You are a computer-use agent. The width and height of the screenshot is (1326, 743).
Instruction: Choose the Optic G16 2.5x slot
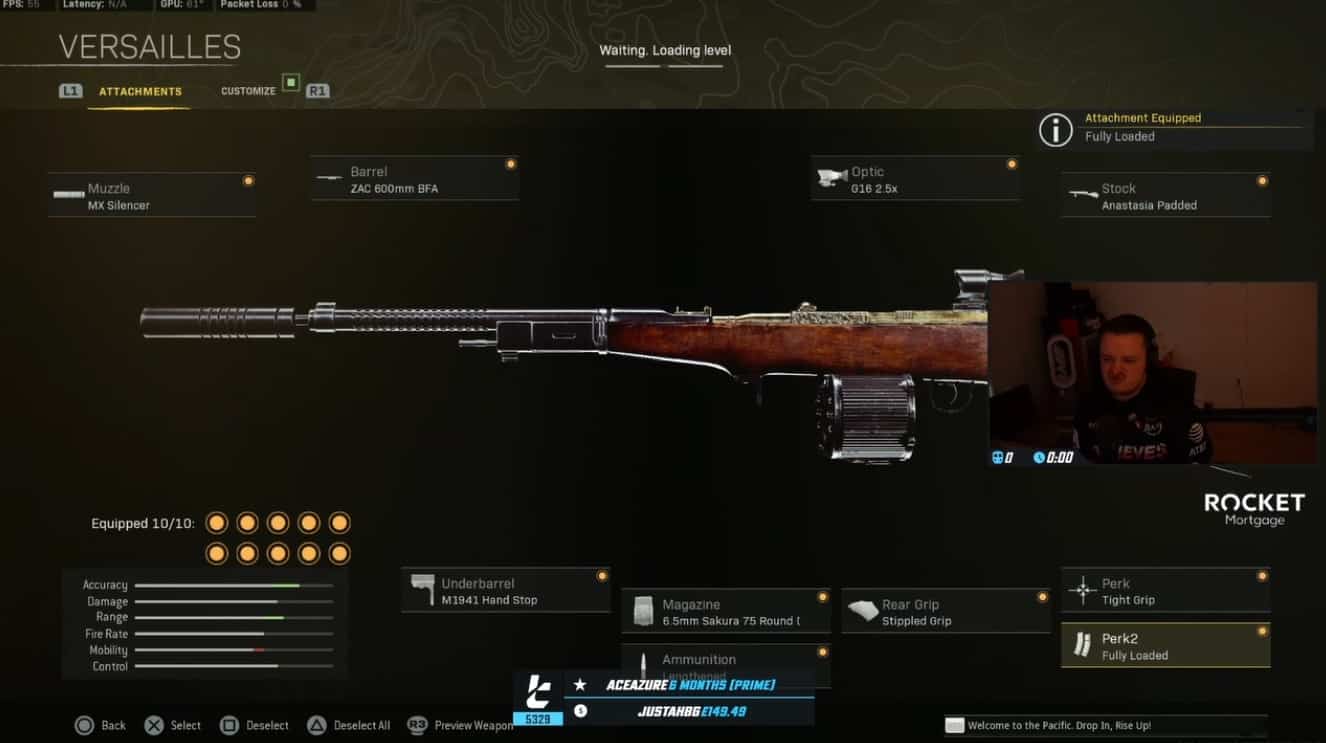(915, 179)
